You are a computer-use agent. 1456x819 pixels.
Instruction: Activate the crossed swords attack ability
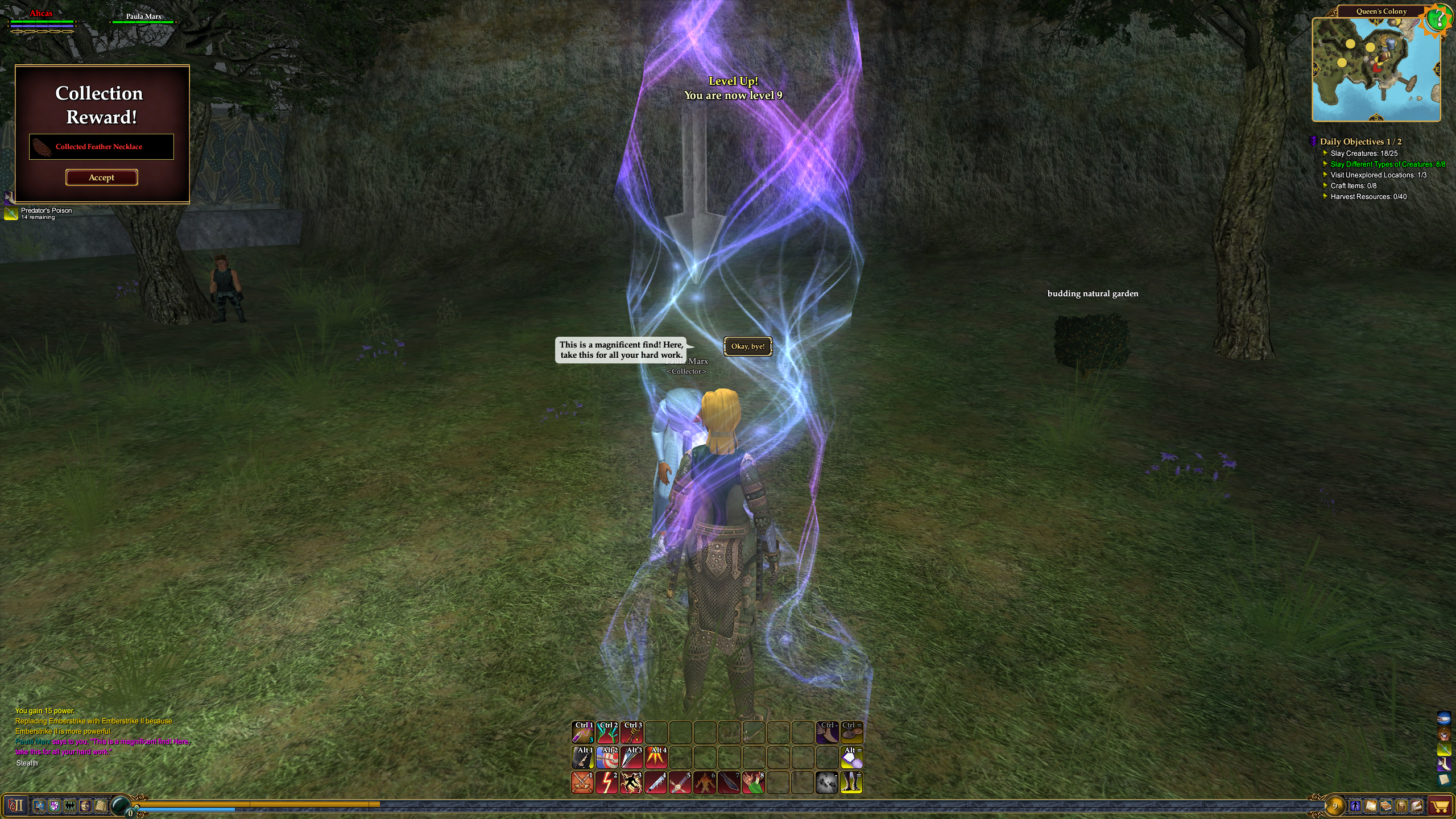coord(582,783)
